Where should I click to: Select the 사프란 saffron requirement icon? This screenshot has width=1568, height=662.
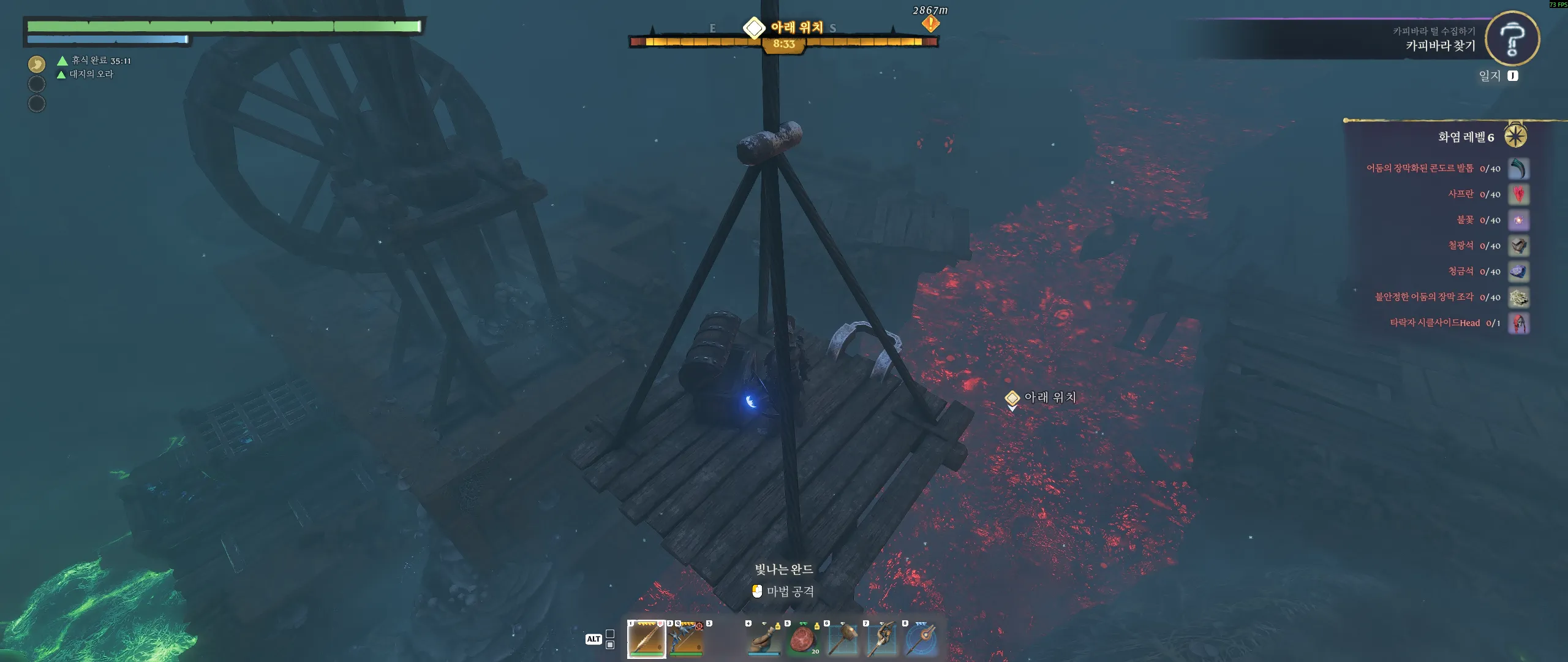click(x=1518, y=194)
